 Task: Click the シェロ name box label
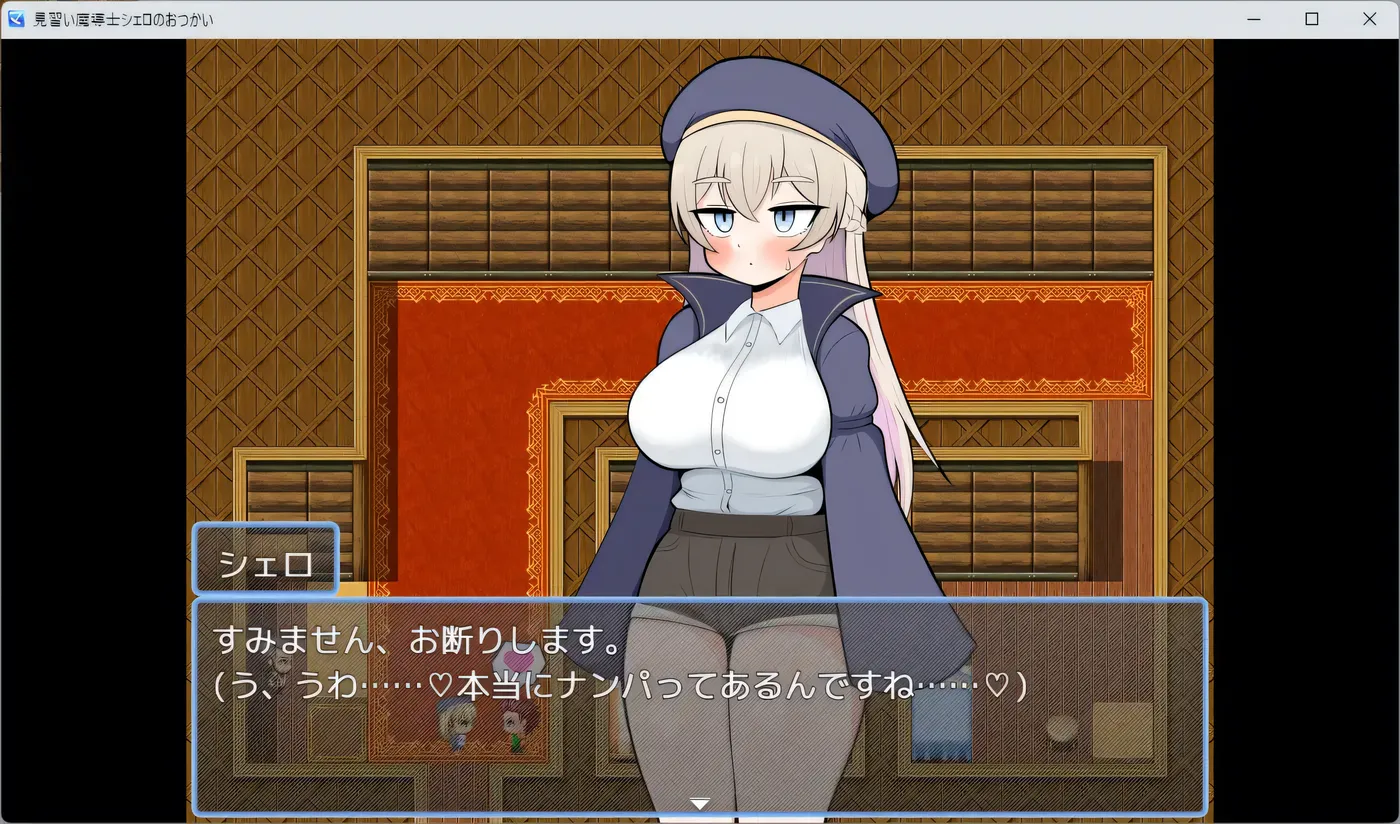coord(265,560)
